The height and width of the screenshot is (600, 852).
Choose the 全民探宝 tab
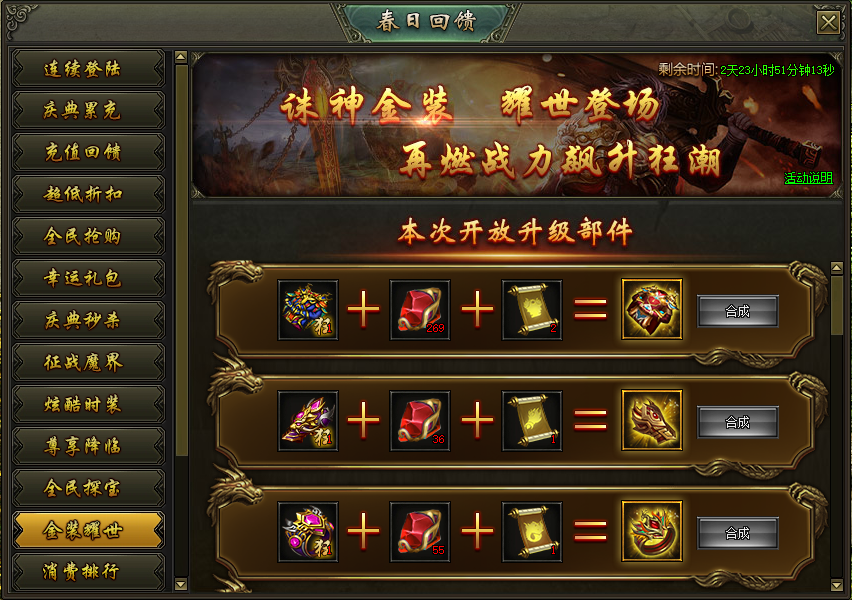coord(88,488)
